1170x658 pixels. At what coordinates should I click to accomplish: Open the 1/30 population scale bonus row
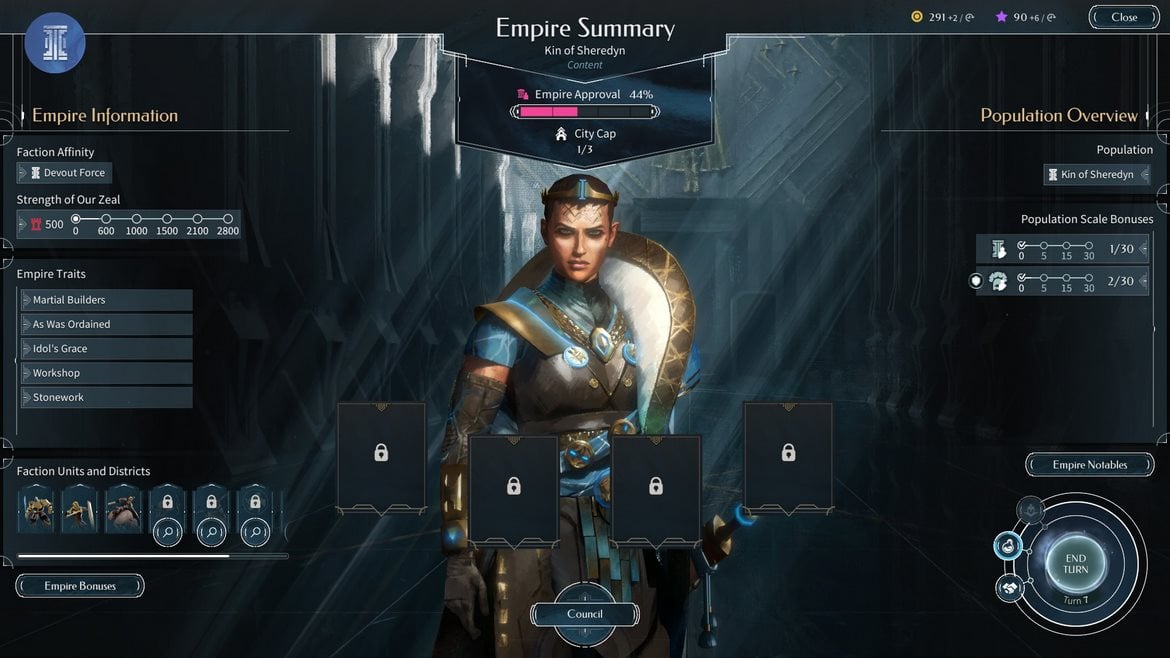1062,249
